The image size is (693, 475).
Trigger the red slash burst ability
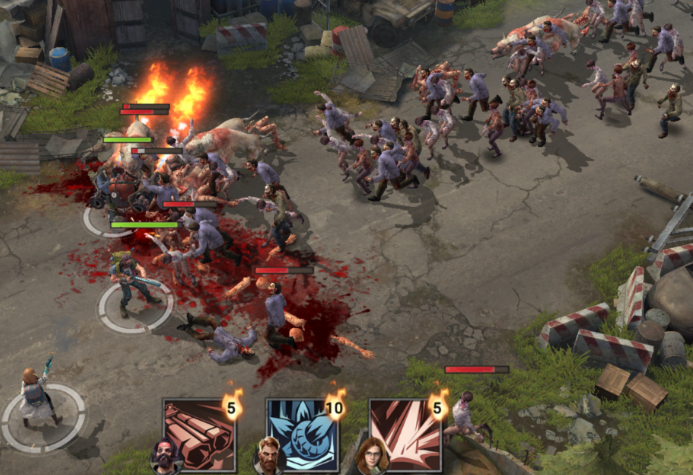click(x=405, y=434)
